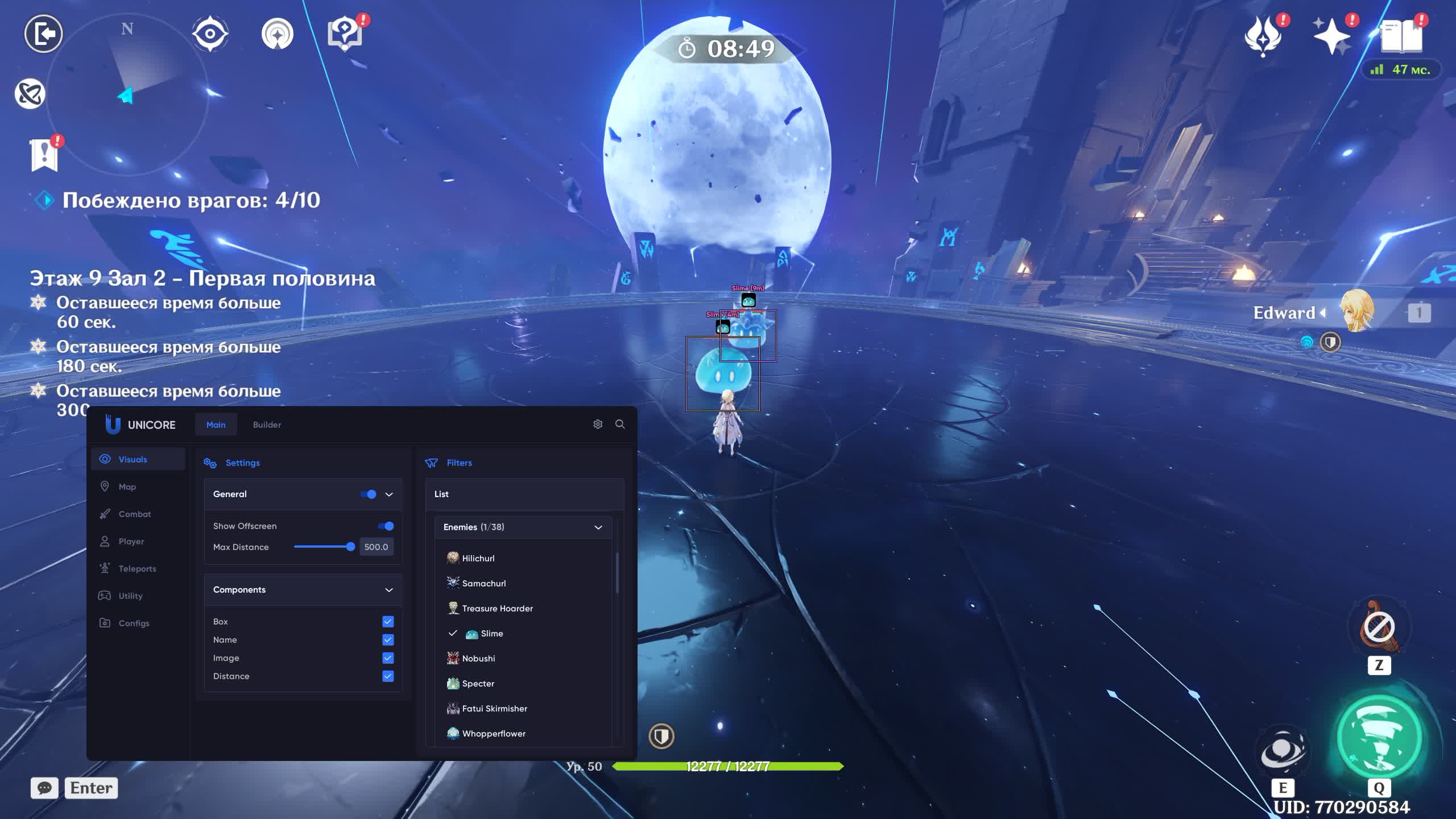Image resolution: width=1456 pixels, height=819 pixels.
Task: Select Combat in the Unicore sidebar
Action: click(134, 514)
